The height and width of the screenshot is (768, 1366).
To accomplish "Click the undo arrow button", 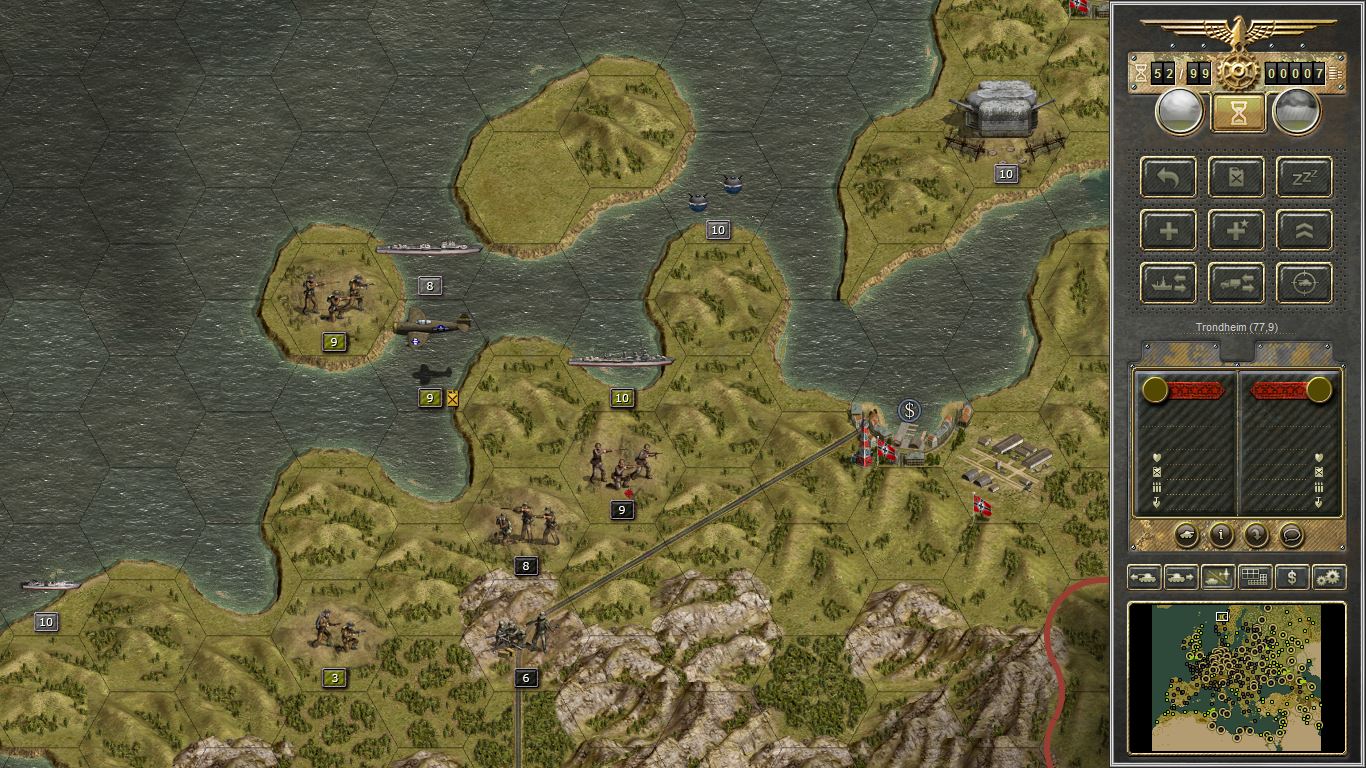I will click(1169, 177).
